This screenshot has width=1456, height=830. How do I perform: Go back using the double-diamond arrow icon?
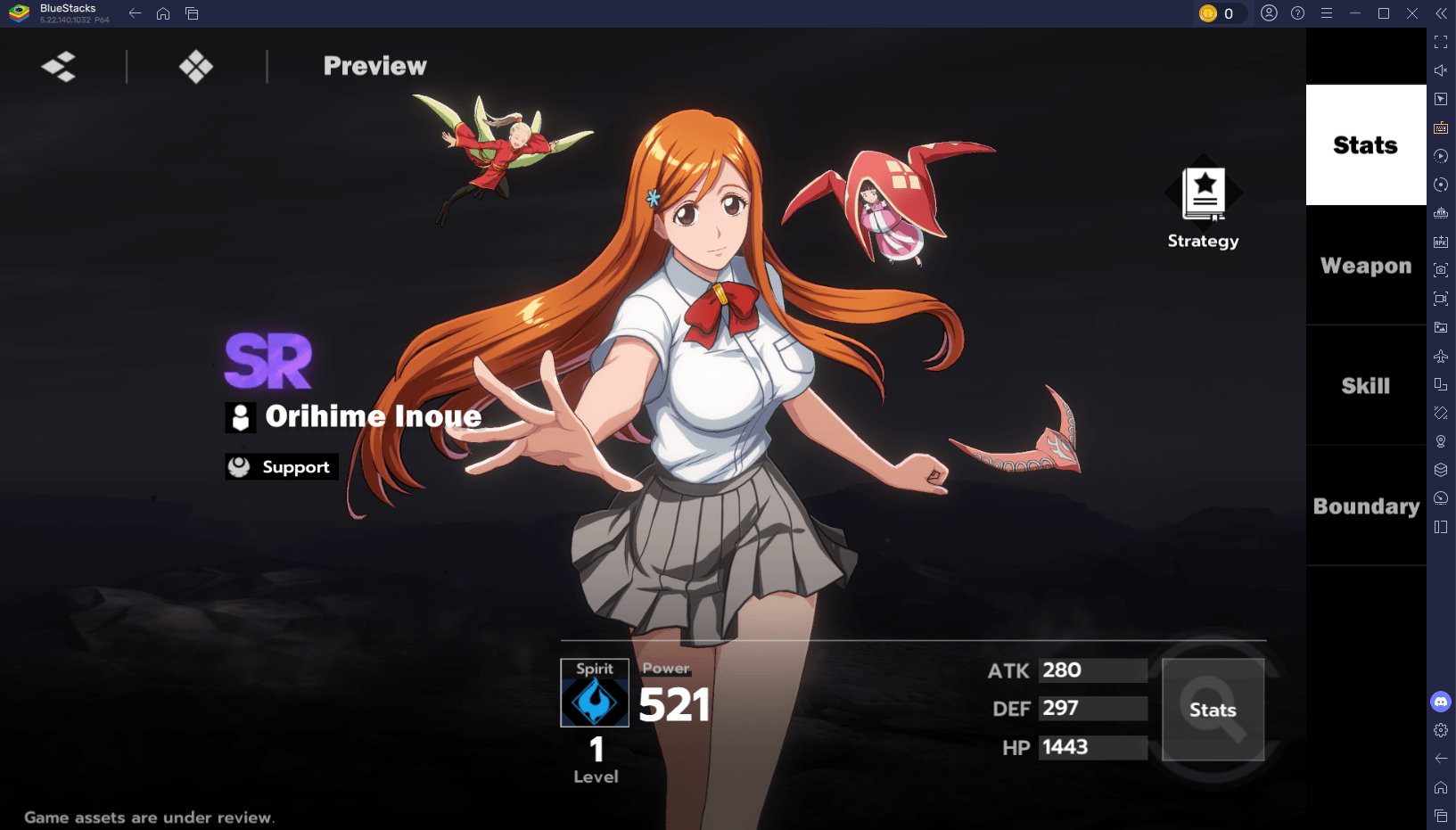(x=59, y=66)
